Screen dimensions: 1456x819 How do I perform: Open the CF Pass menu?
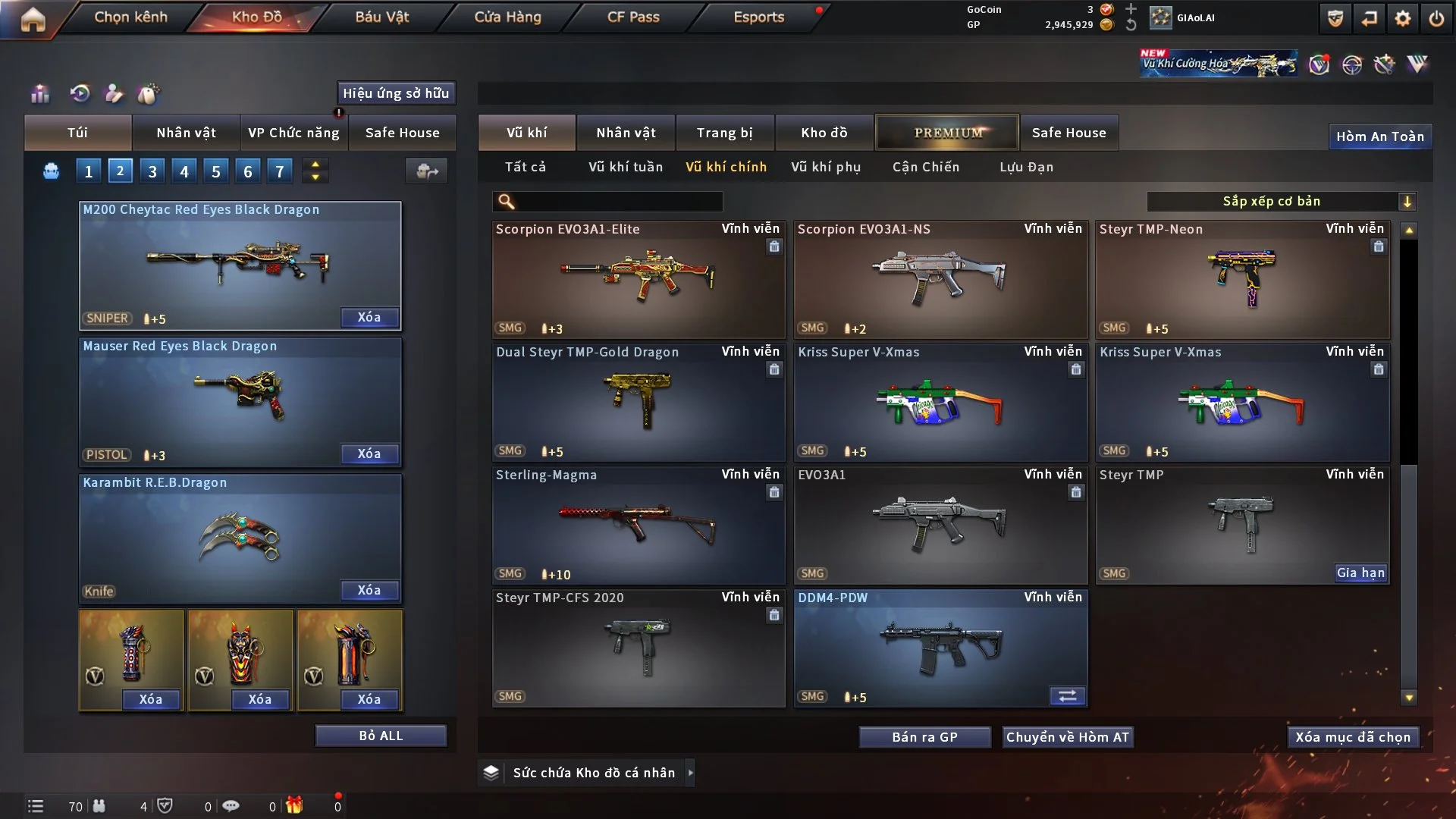click(x=632, y=17)
